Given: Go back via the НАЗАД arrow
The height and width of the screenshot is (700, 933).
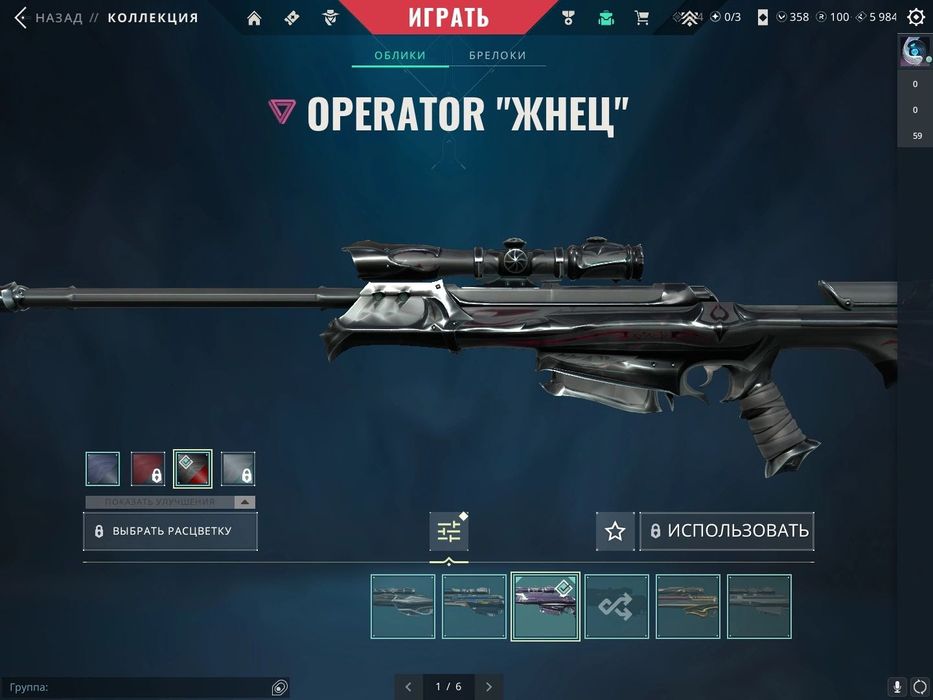Looking at the screenshot, I should click(20, 17).
